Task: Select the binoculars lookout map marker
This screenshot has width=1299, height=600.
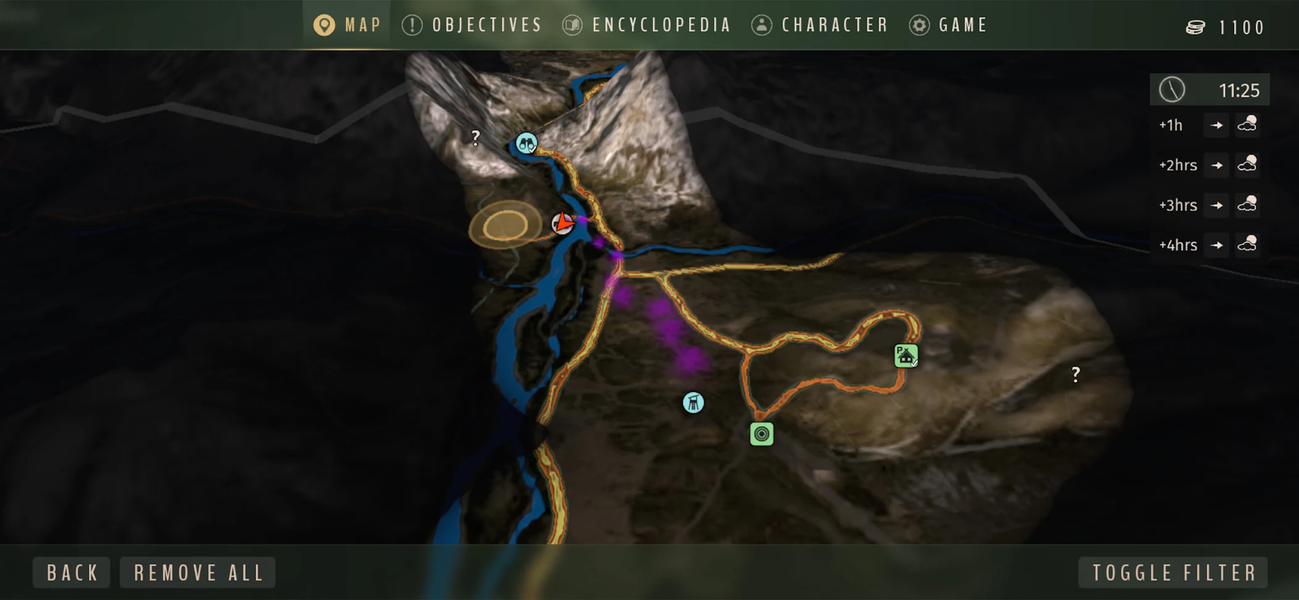Action: (526, 143)
